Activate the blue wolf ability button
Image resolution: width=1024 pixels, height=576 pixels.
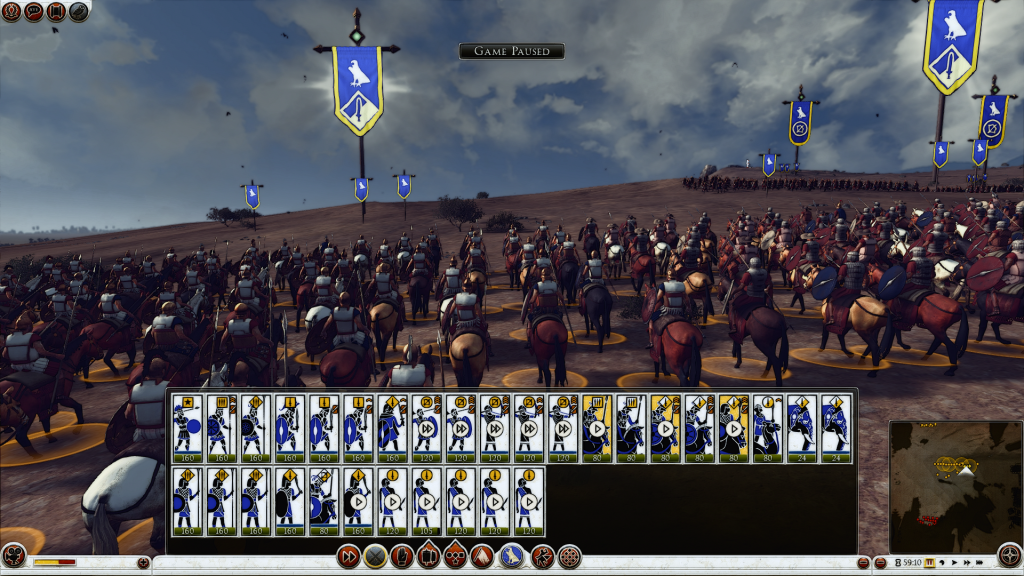(x=513, y=556)
